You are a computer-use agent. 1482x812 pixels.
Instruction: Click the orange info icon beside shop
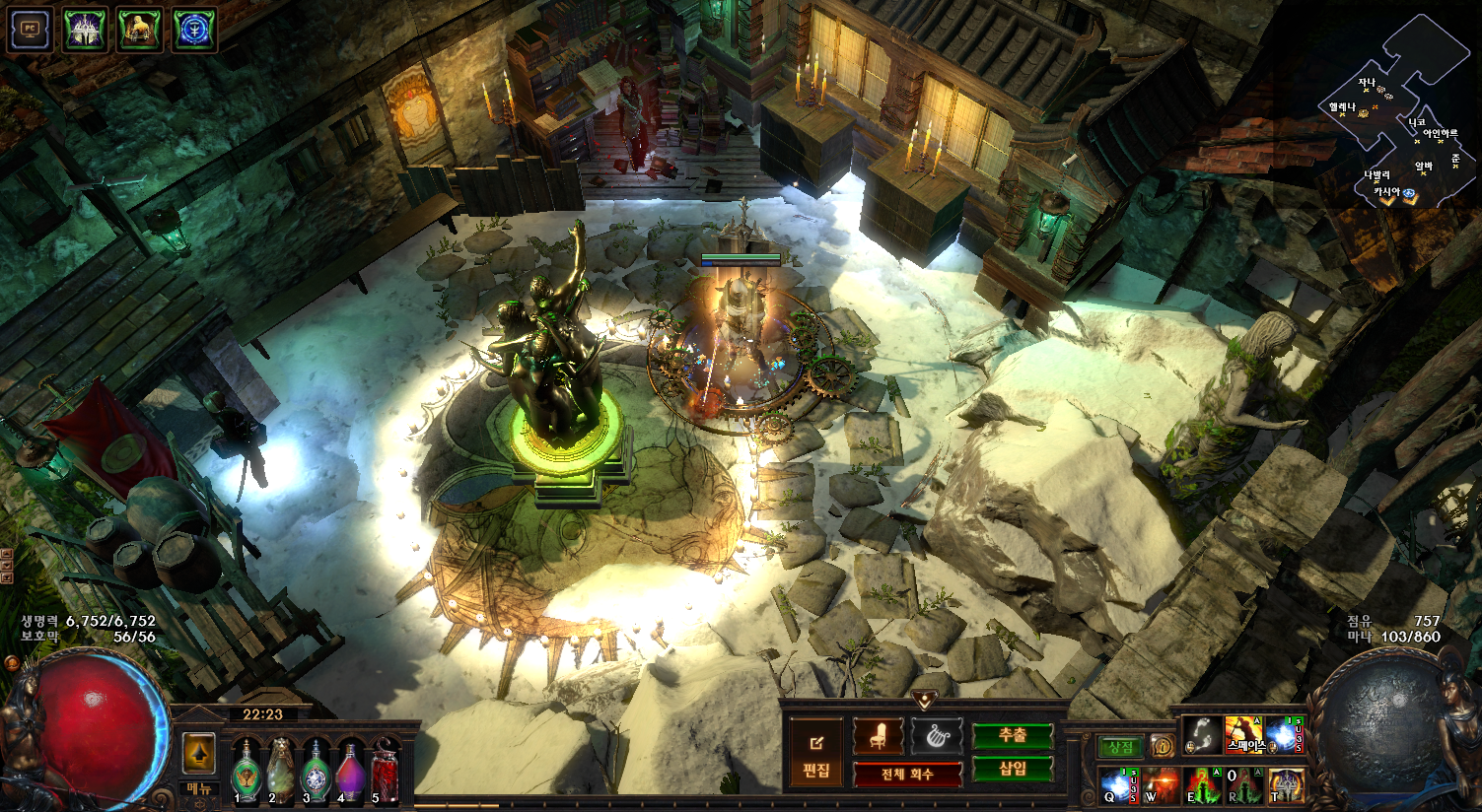point(1162,747)
